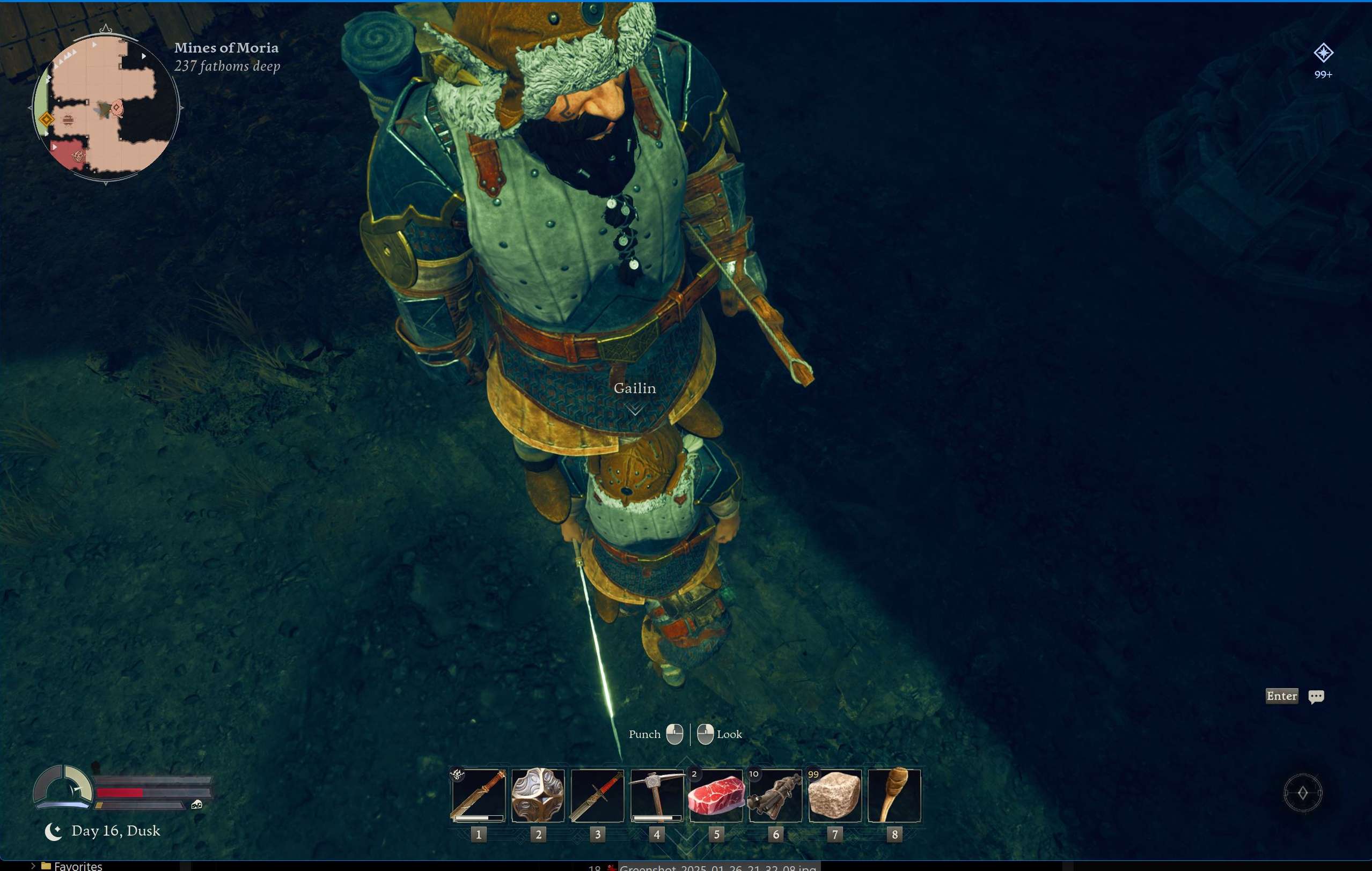This screenshot has height=871, width=1372.
Task: Select the wooden club hotbar slot
Action: point(894,795)
